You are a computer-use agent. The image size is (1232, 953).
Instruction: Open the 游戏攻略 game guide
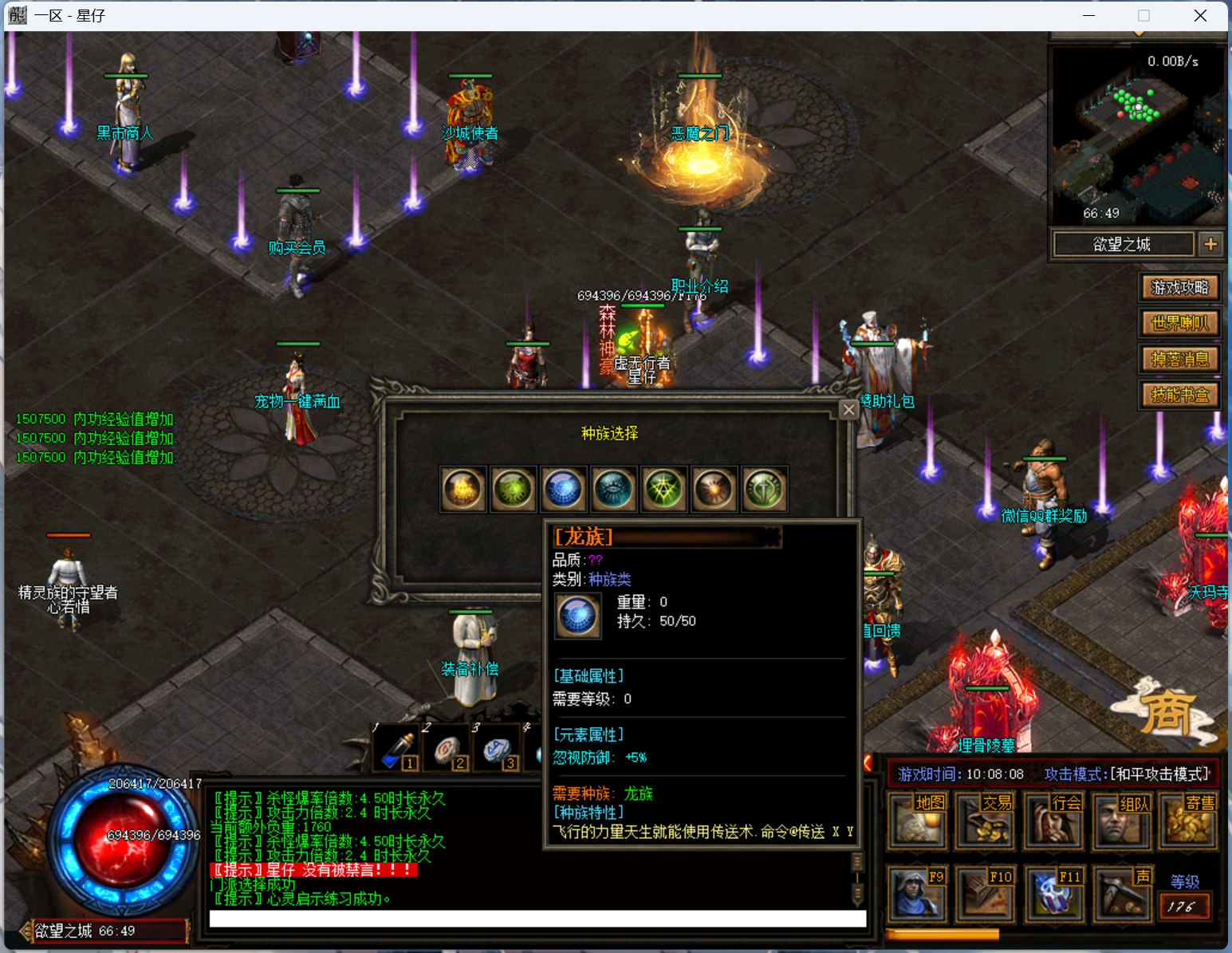[1179, 287]
